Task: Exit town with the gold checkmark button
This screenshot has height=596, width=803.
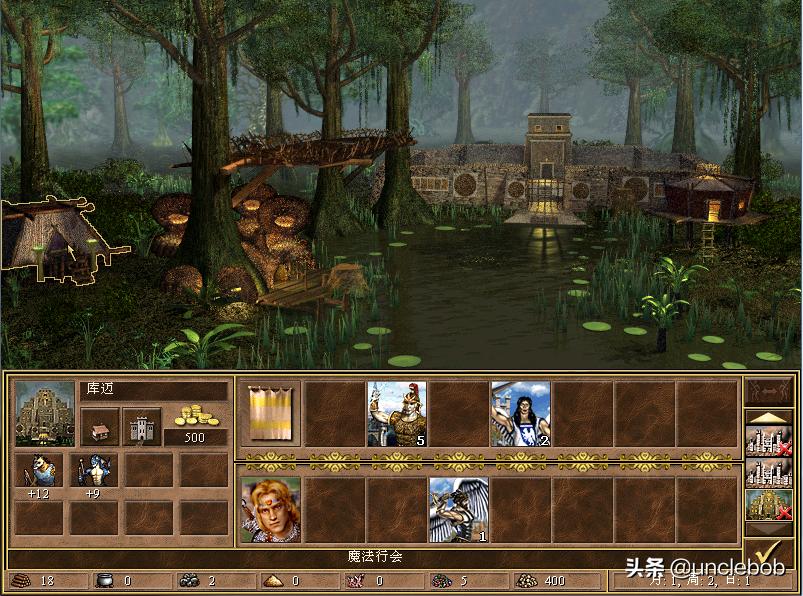Action: (x=770, y=553)
